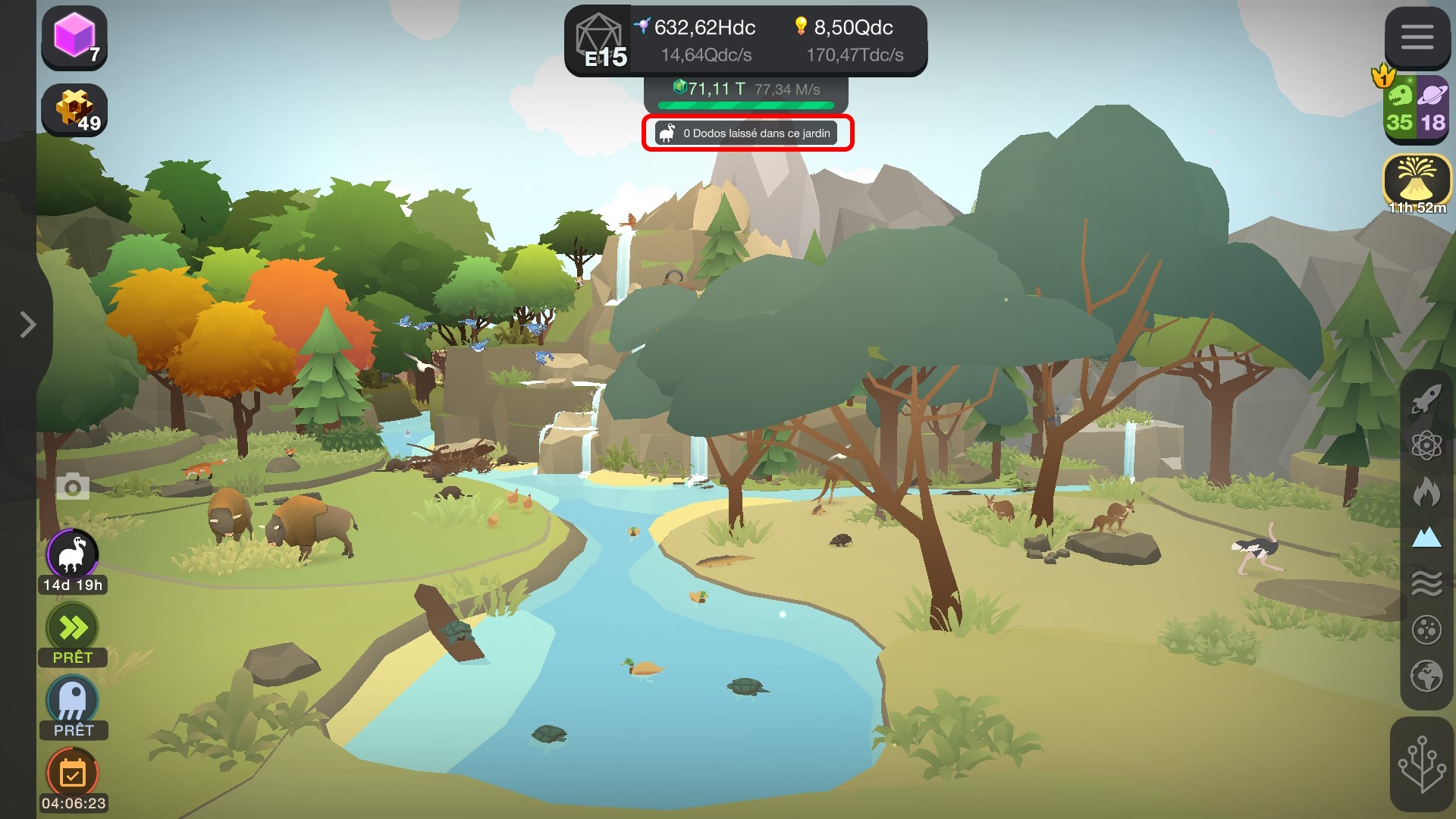Screen dimensions: 1456x819
Task: Switch to the Earth globe view
Action: coord(1426,676)
